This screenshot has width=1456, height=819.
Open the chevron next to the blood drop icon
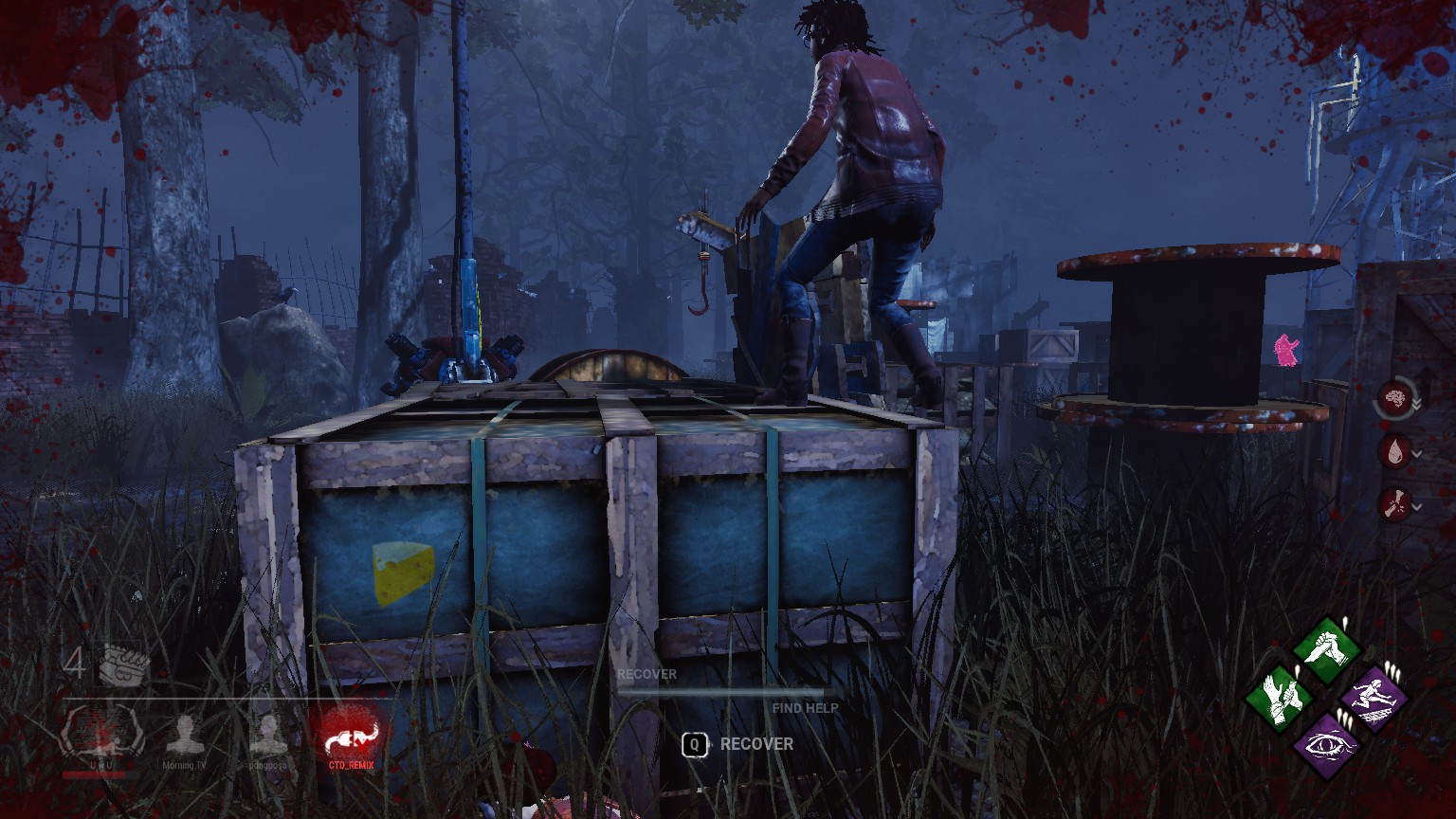click(x=1418, y=454)
